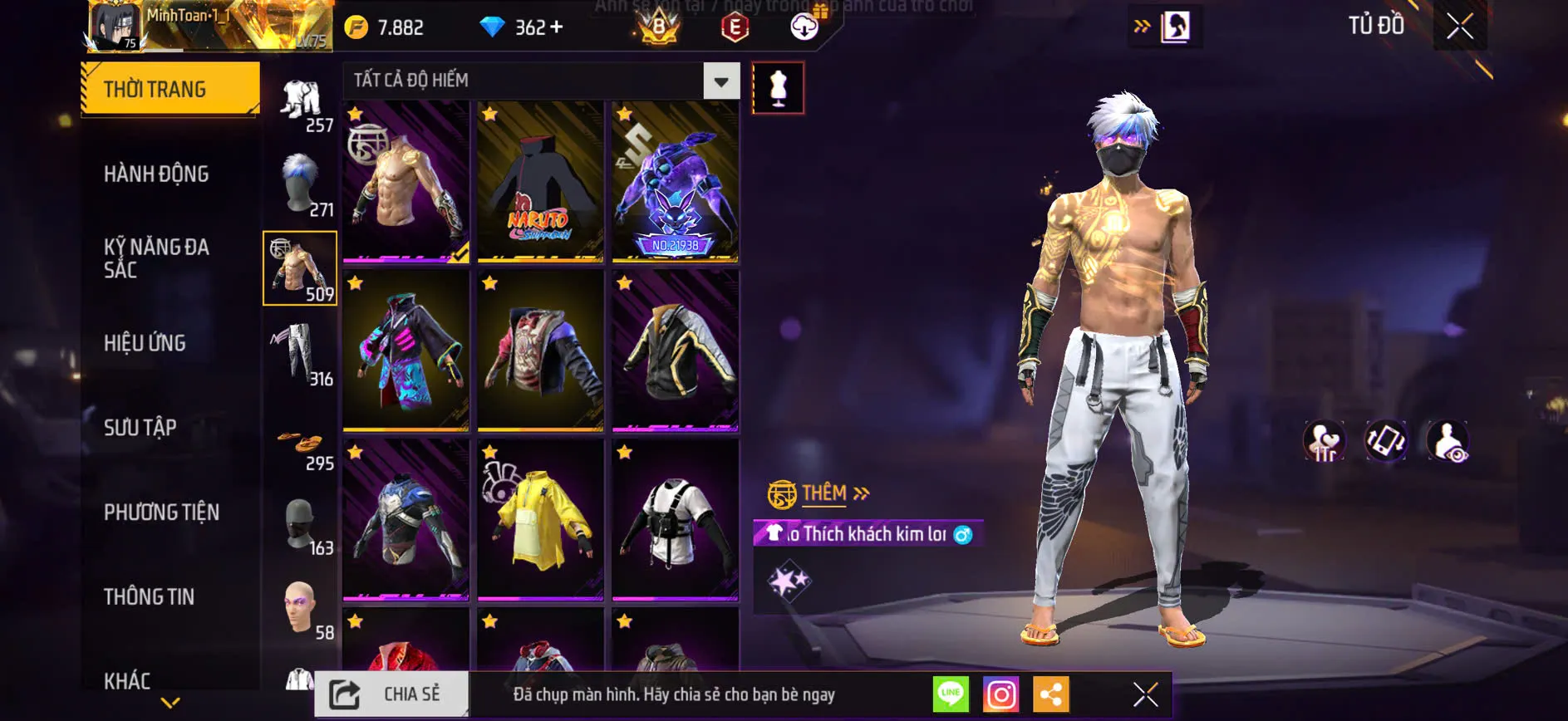The image size is (1568, 721).
Task: Toggle the character preview eye icon
Action: pos(1447,440)
